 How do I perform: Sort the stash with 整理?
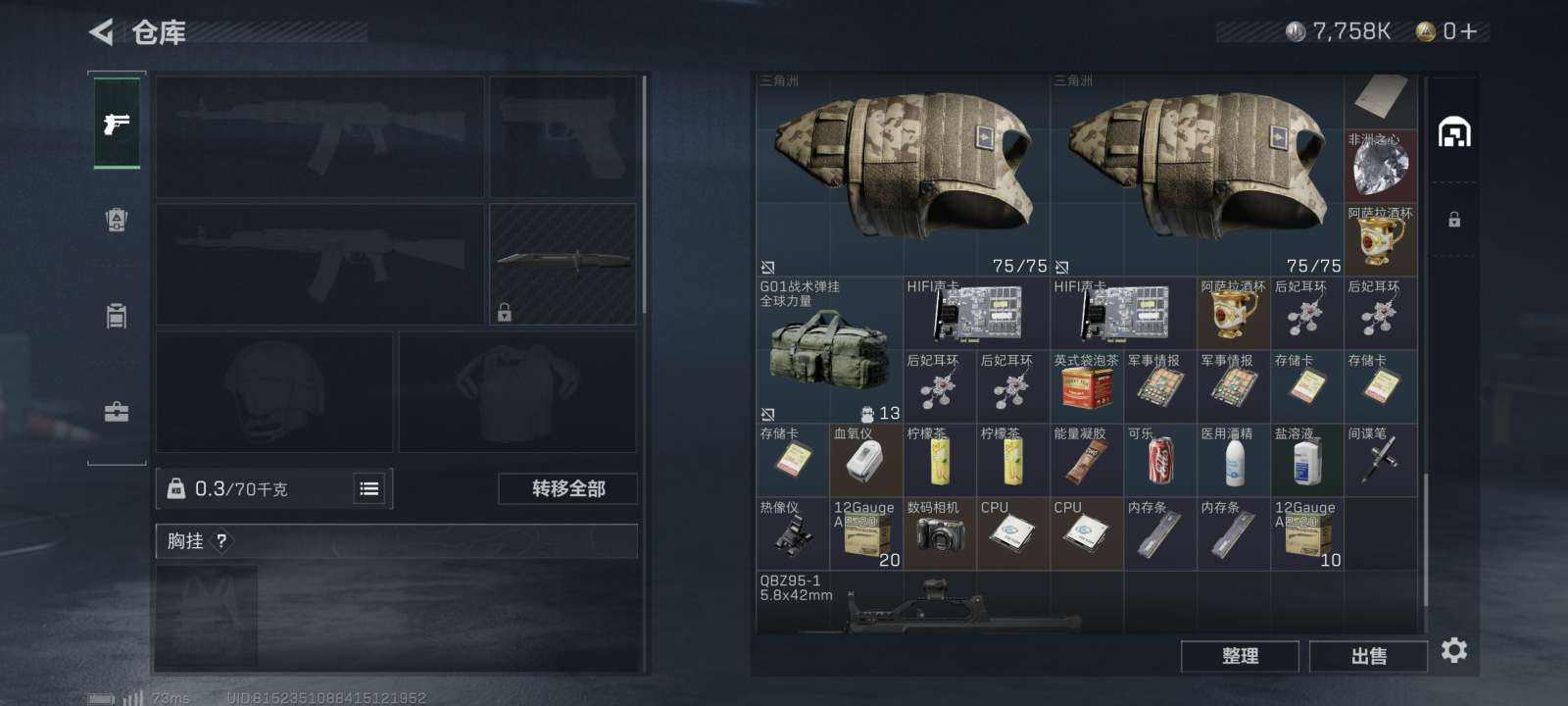click(1240, 656)
